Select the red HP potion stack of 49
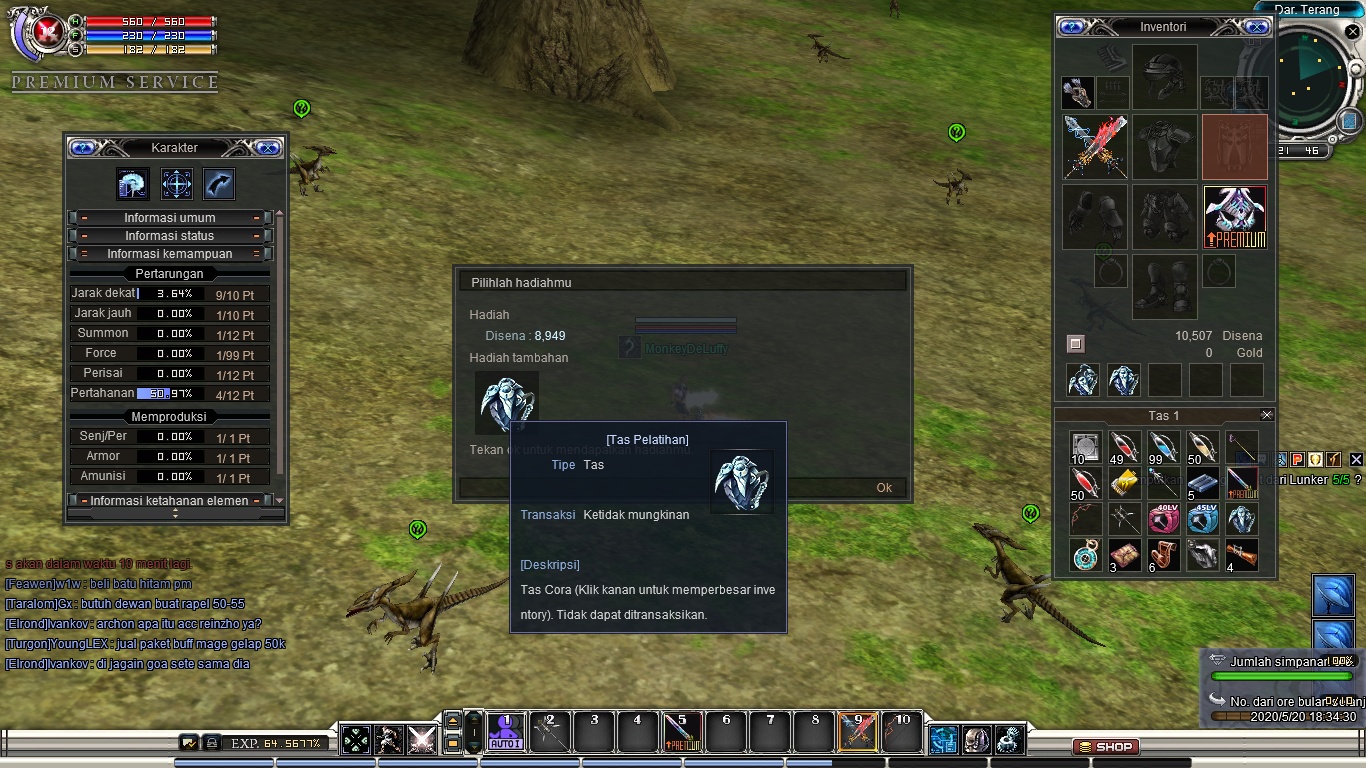This screenshot has width=1366, height=768. point(1124,448)
